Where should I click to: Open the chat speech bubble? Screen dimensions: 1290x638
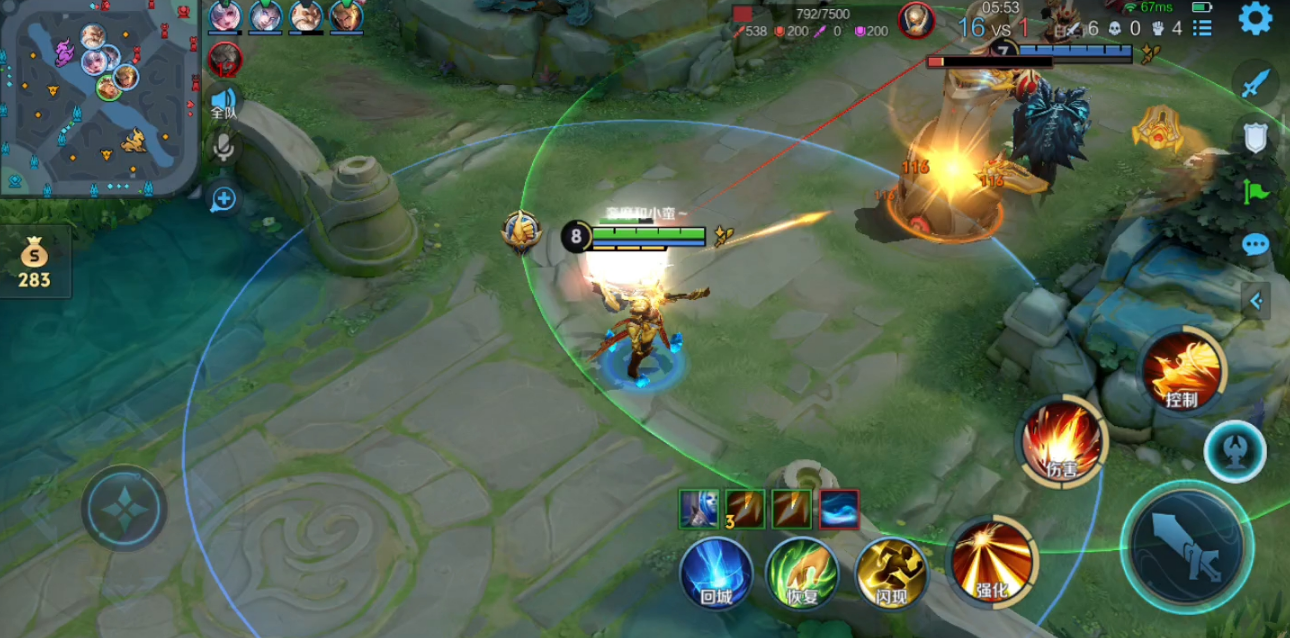pos(1255,244)
